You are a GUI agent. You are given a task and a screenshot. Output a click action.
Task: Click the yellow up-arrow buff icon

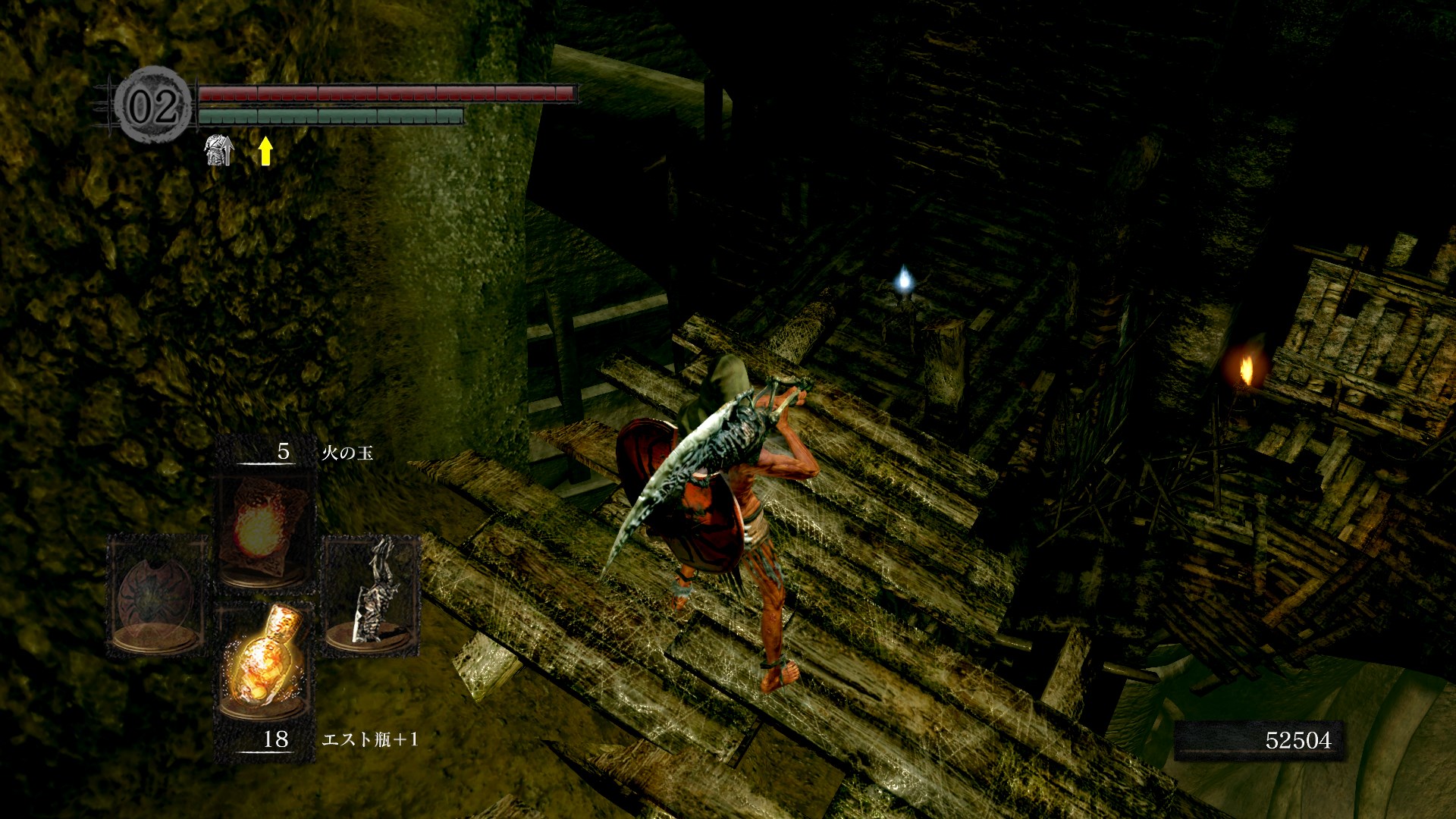(x=265, y=150)
